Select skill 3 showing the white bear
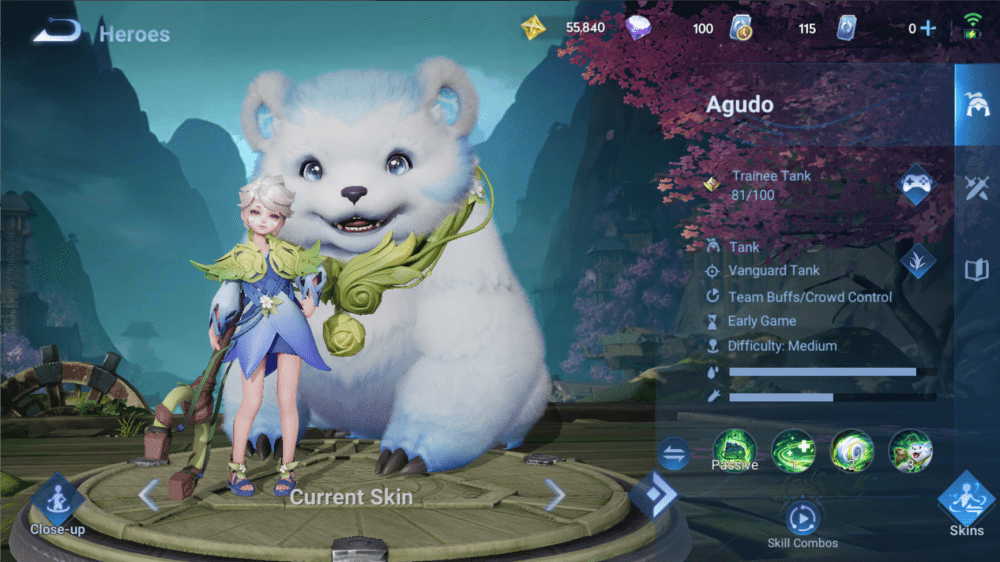Viewport: 1000px width, 562px height. point(910,451)
